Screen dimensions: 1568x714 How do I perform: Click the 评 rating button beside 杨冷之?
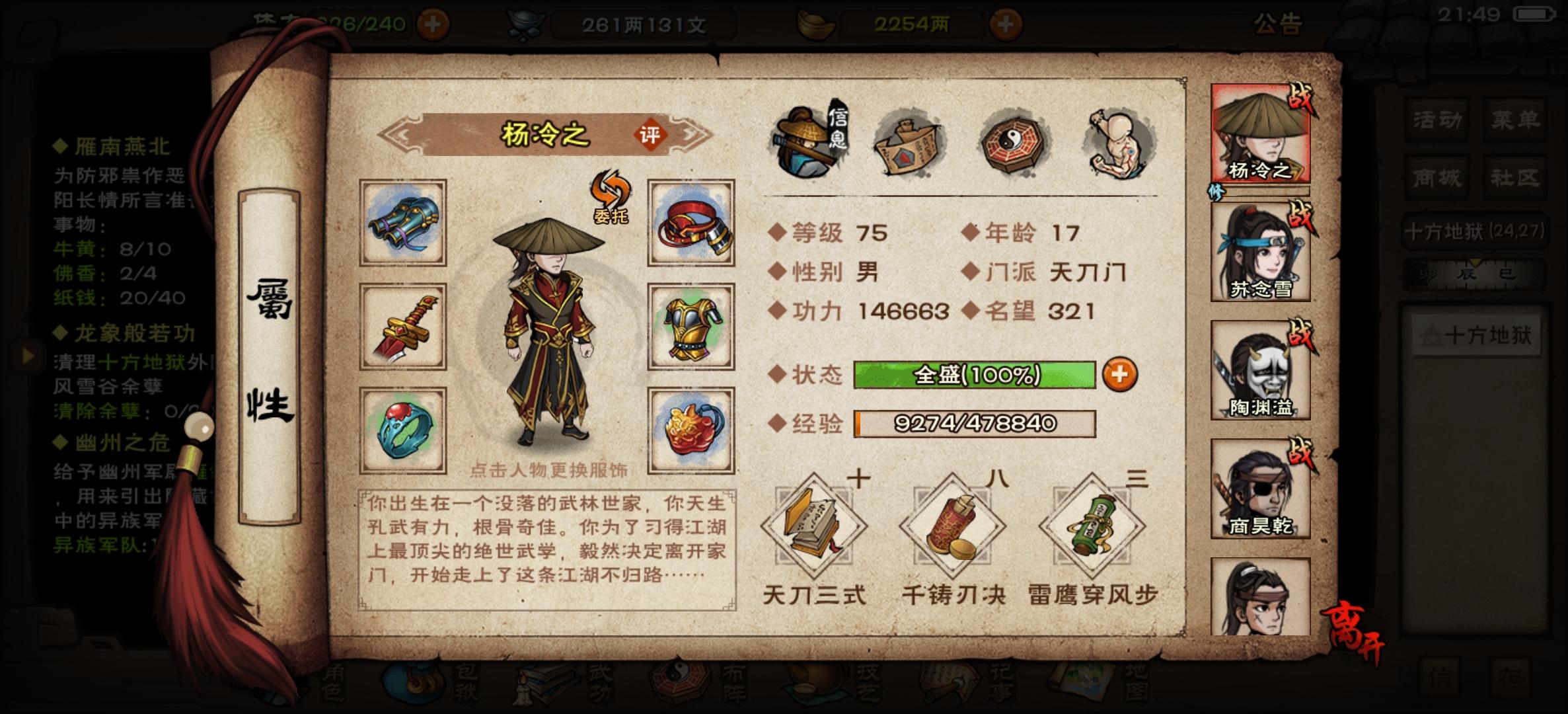pyautogui.click(x=650, y=134)
